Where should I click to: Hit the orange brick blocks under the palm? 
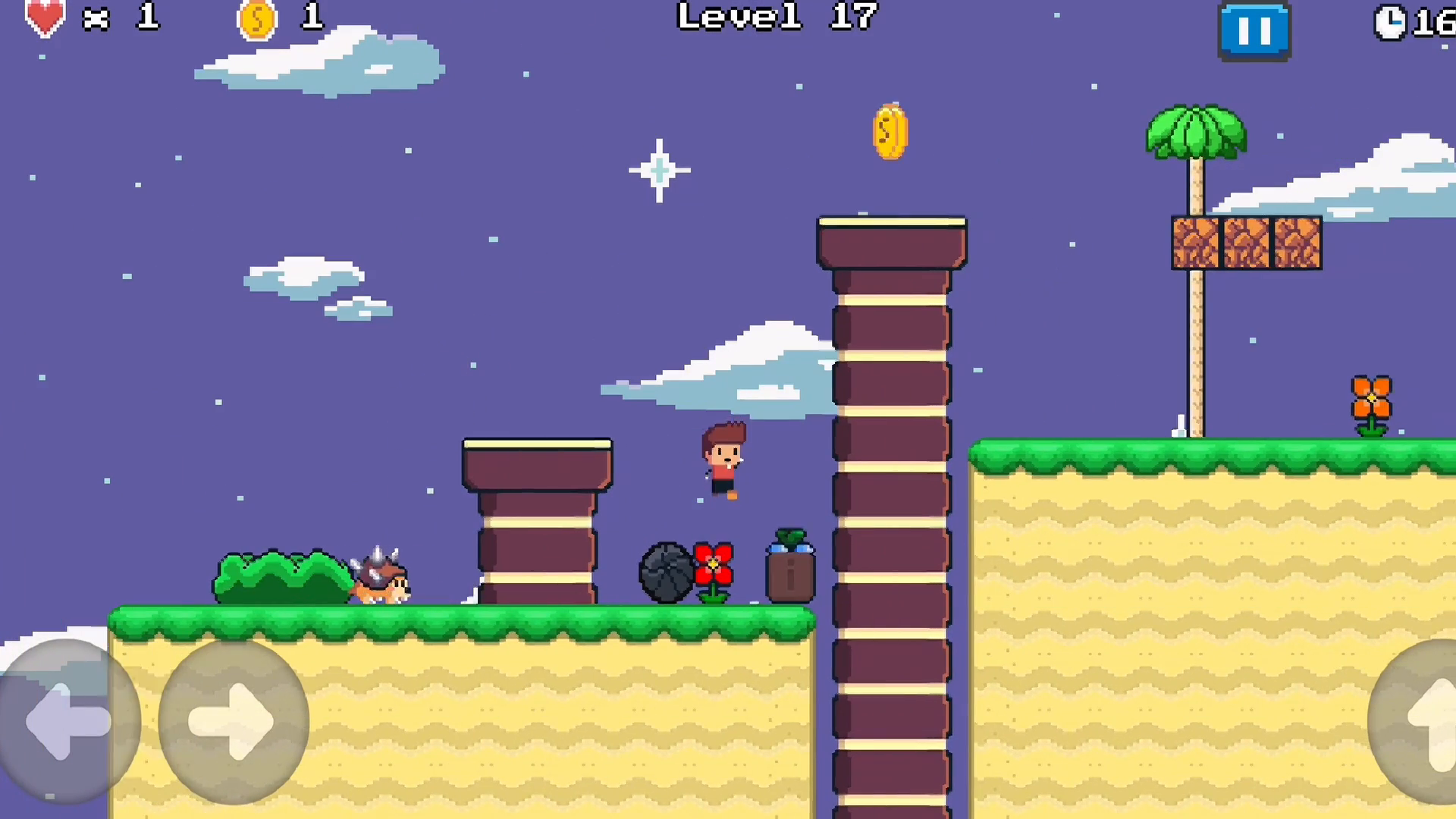pyautogui.click(x=1246, y=243)
